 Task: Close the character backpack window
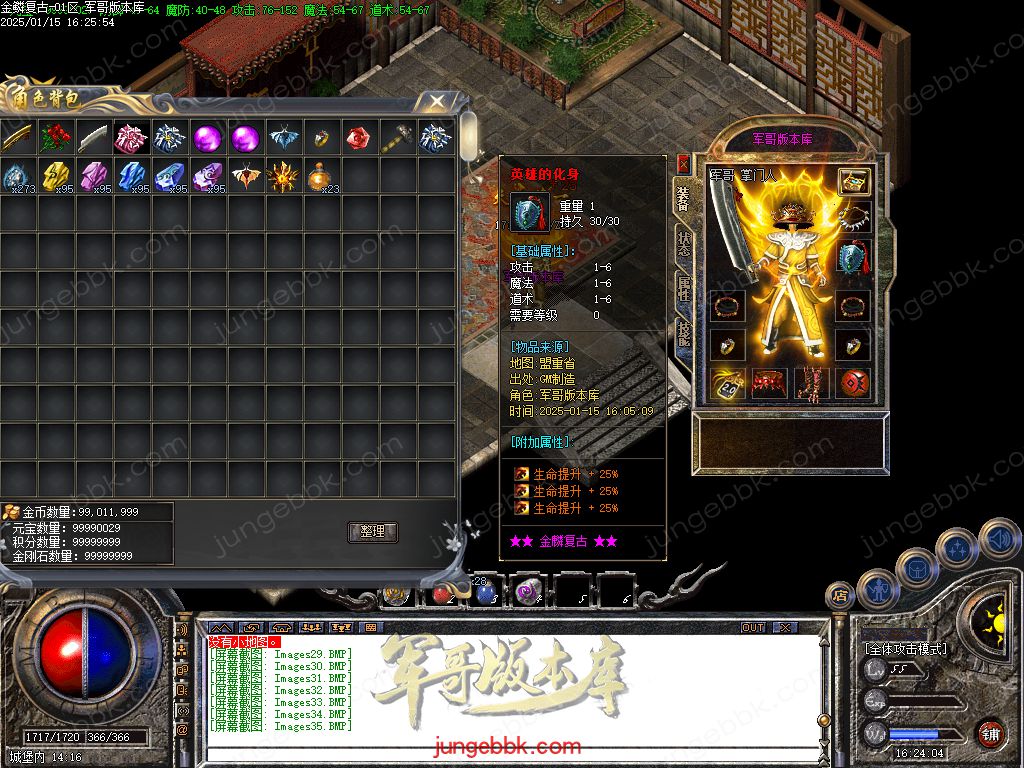point(437,102)
